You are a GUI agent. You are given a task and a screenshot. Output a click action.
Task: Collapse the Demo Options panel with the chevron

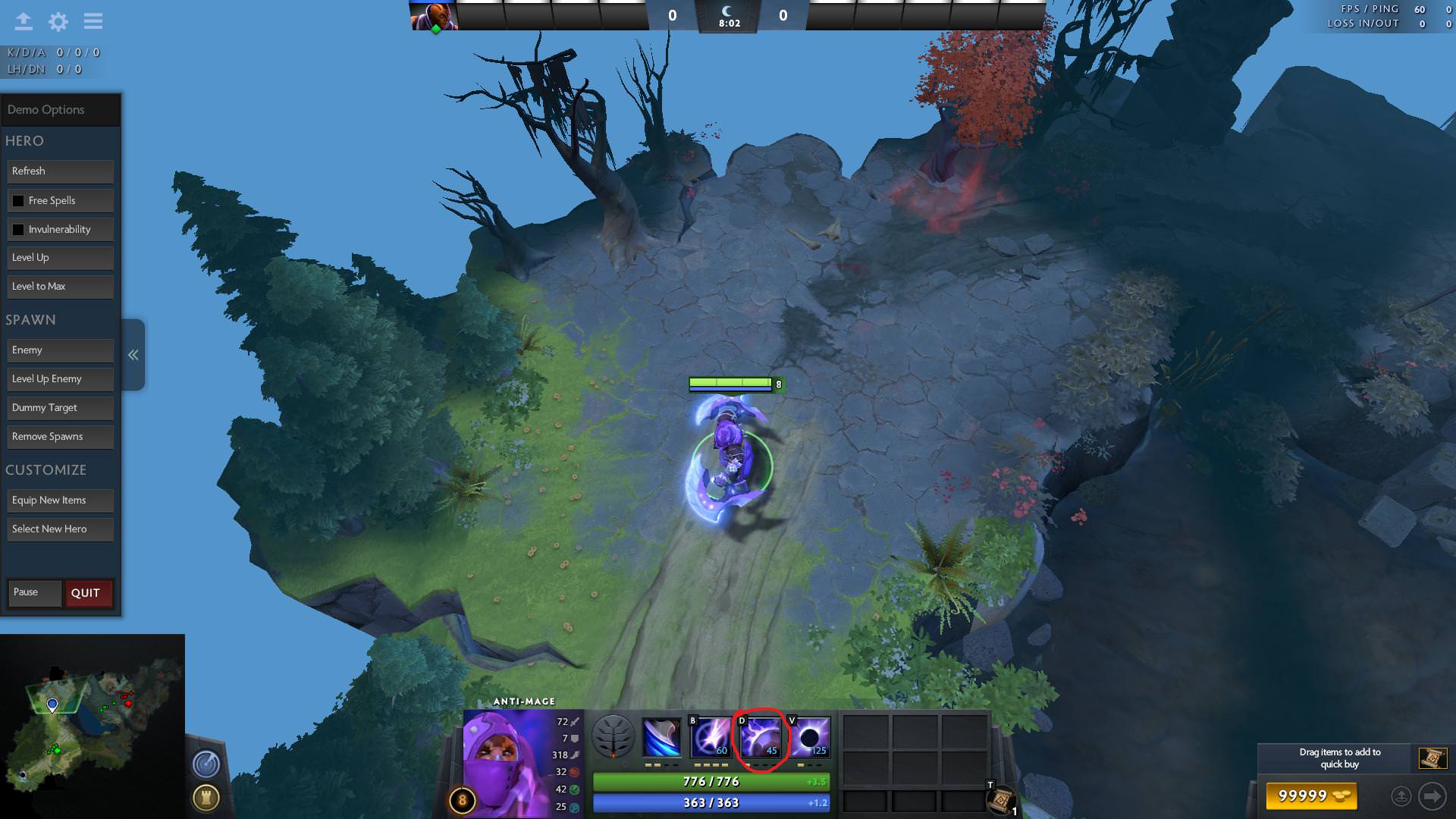133,354
